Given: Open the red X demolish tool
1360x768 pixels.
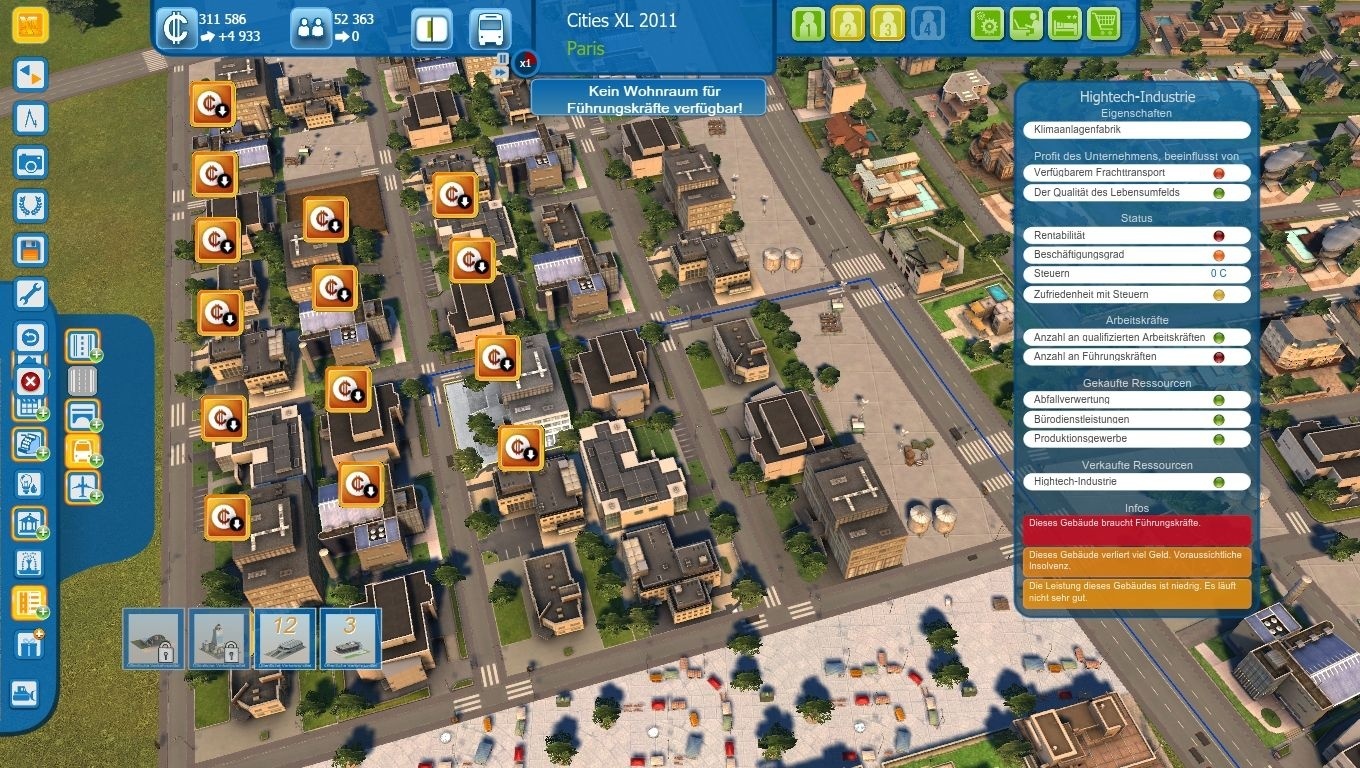Looking at the screenshot, I should 30,382.
